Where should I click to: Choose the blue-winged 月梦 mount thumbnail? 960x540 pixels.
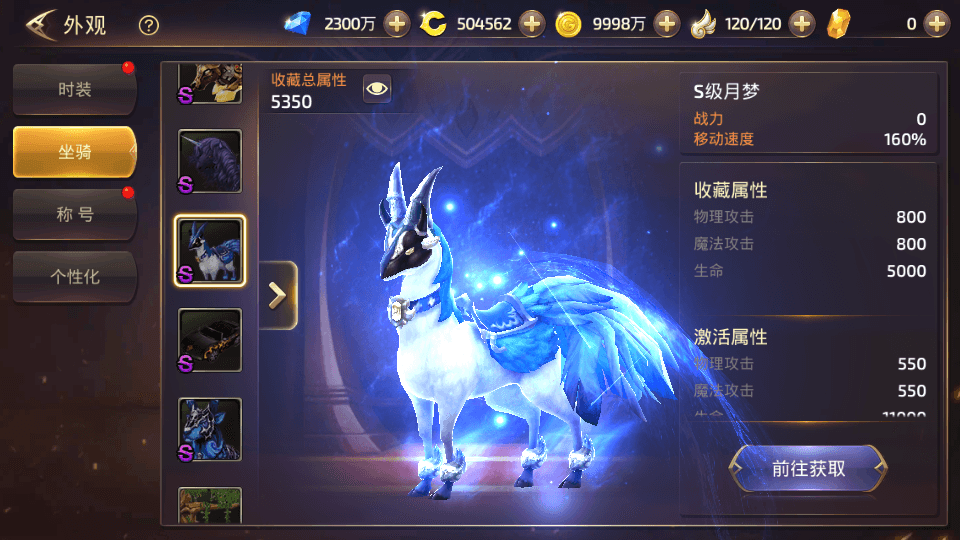click(x=210, y=251)
